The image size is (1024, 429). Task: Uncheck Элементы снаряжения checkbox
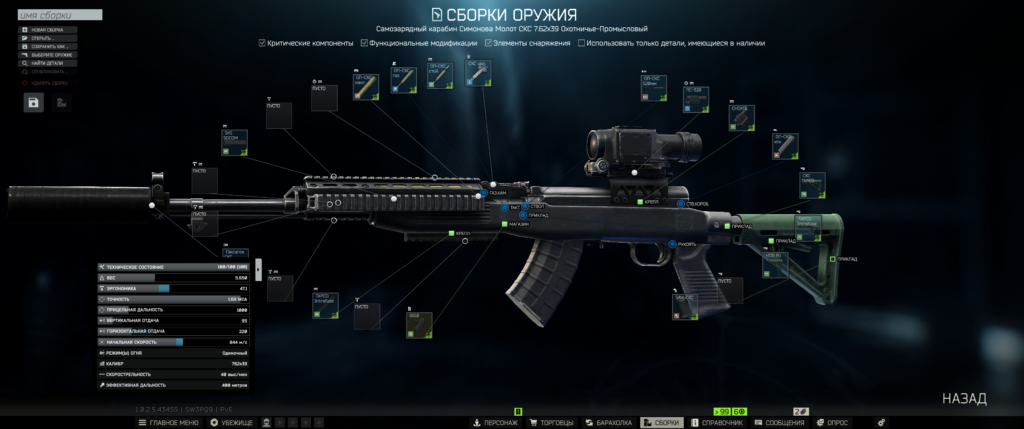pyautogui.click(x=488, y=43)
